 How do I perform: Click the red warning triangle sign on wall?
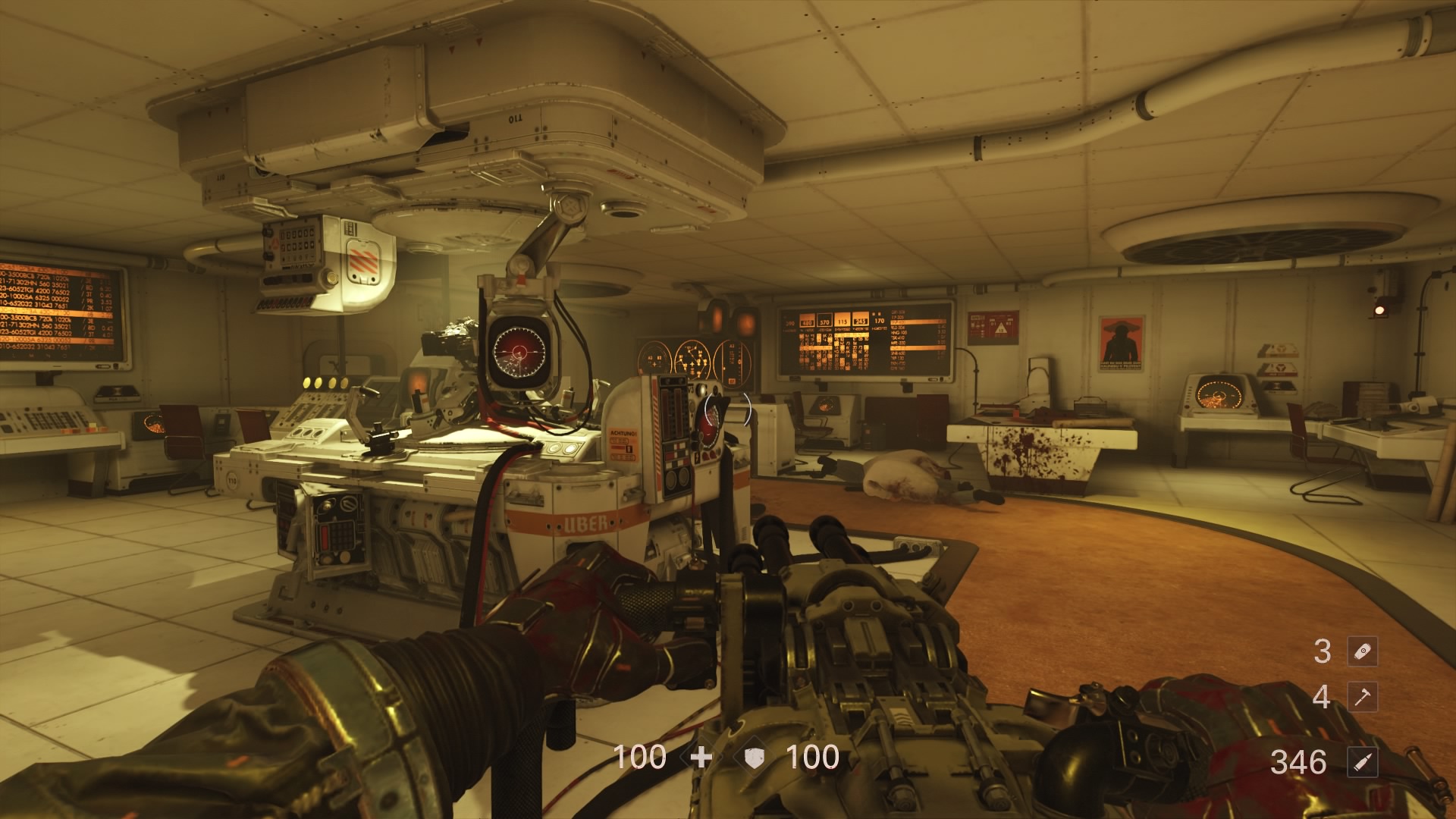click(1001, 328)
